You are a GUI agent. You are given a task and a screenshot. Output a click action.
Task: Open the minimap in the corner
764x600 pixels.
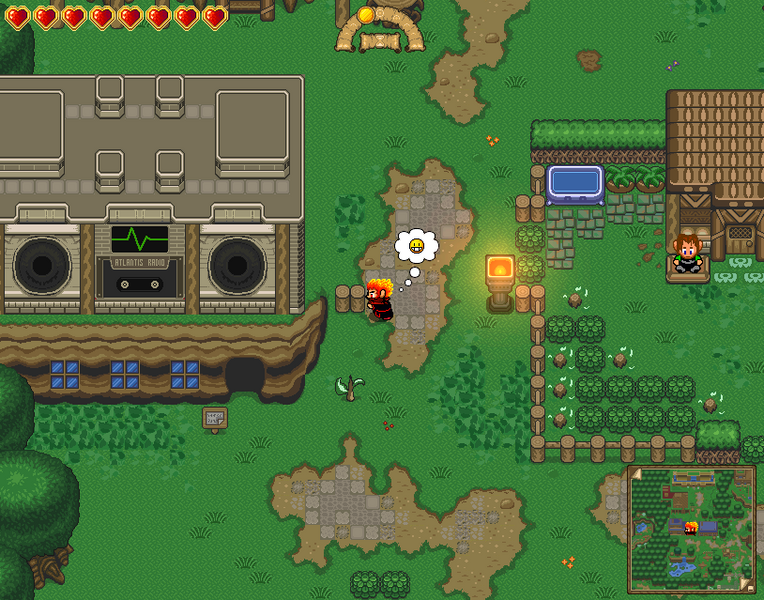click(x=691, y=529)
